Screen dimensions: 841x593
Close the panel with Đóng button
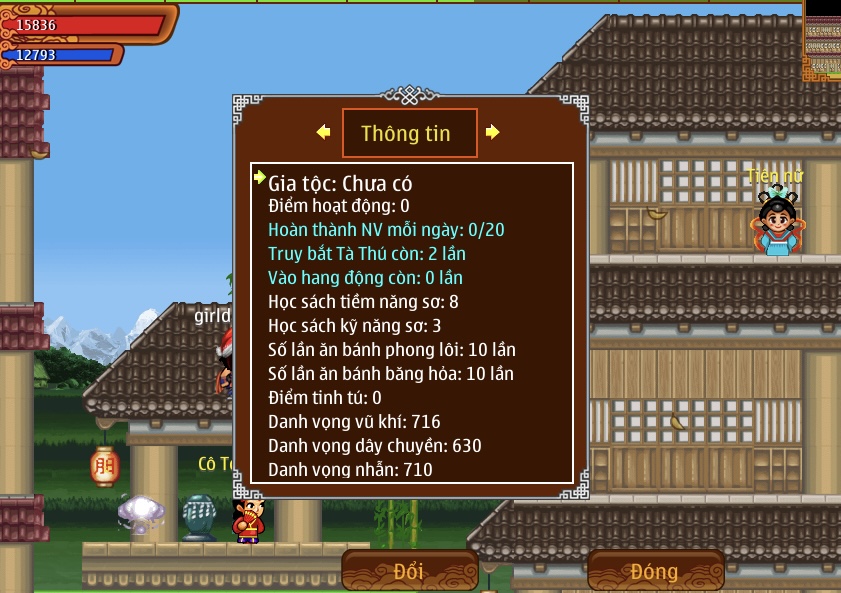tap(655, 571)
